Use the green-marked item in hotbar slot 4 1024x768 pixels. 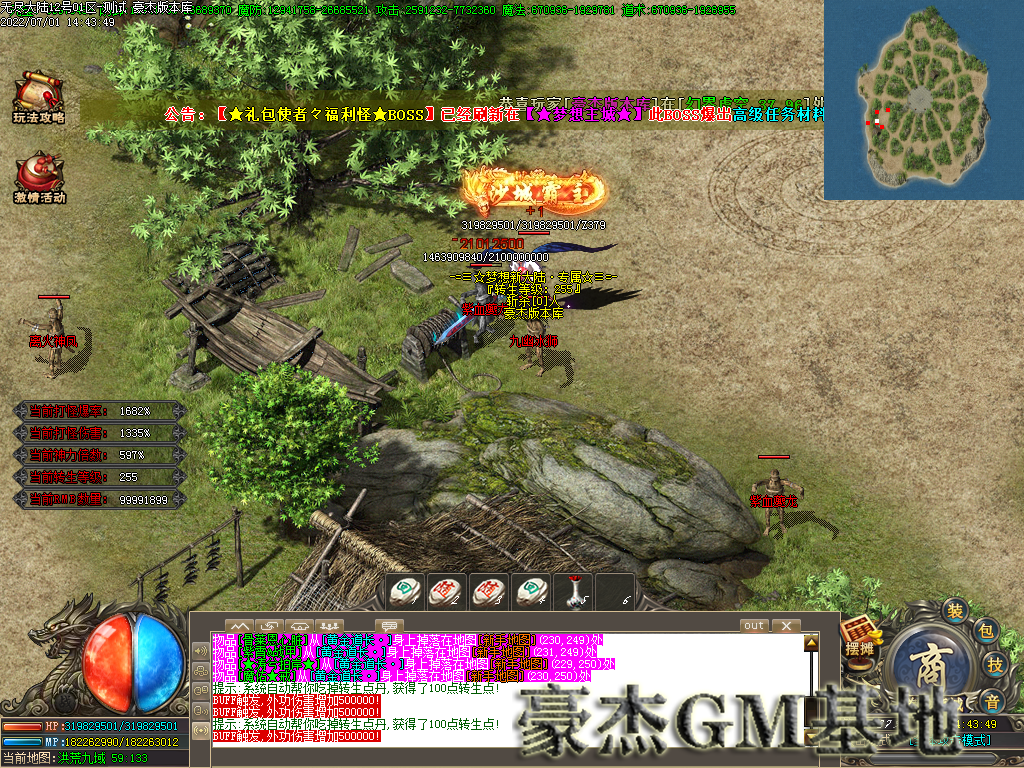point(530,591)
